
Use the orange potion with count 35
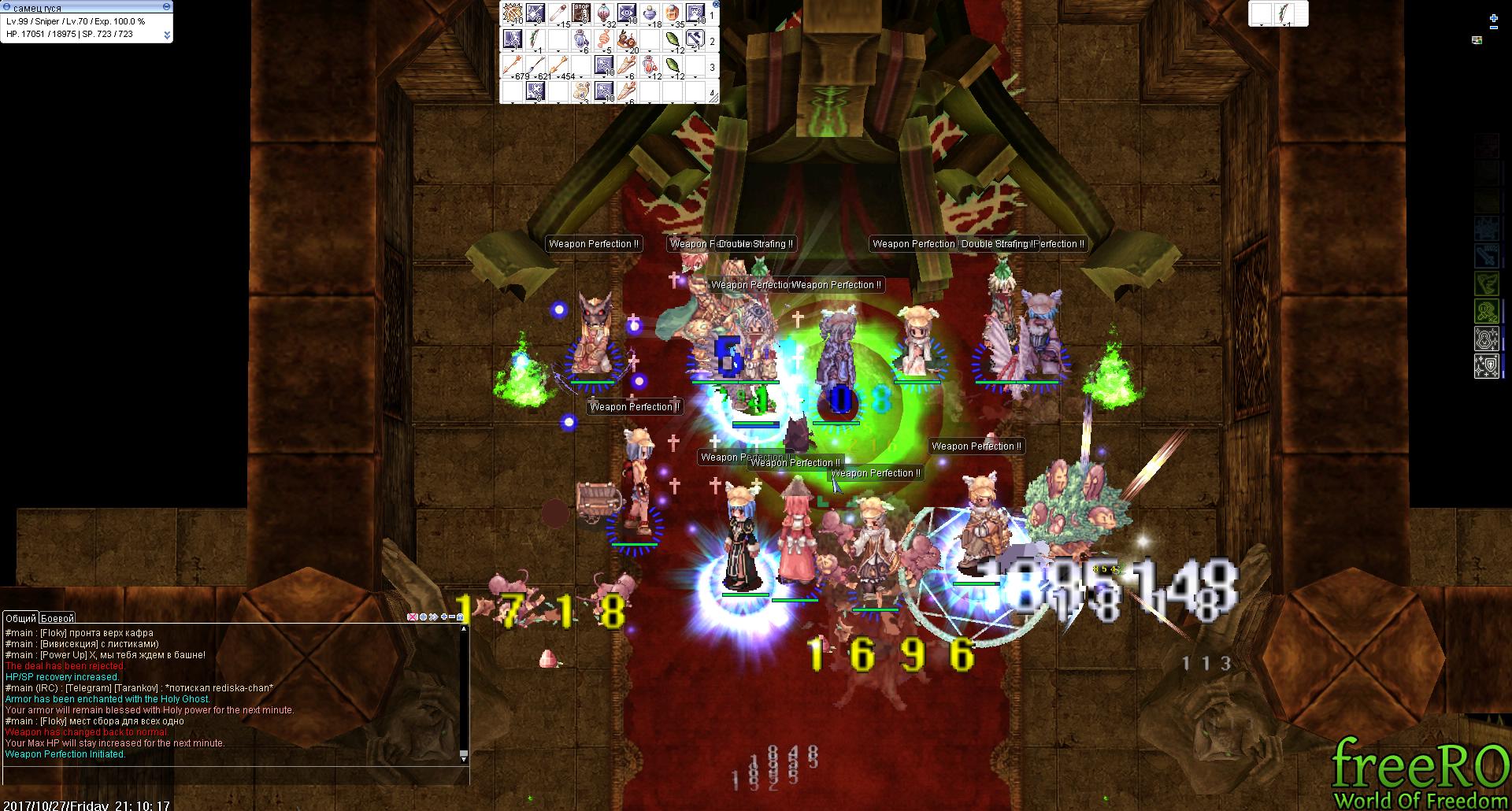tap(674, 13)
